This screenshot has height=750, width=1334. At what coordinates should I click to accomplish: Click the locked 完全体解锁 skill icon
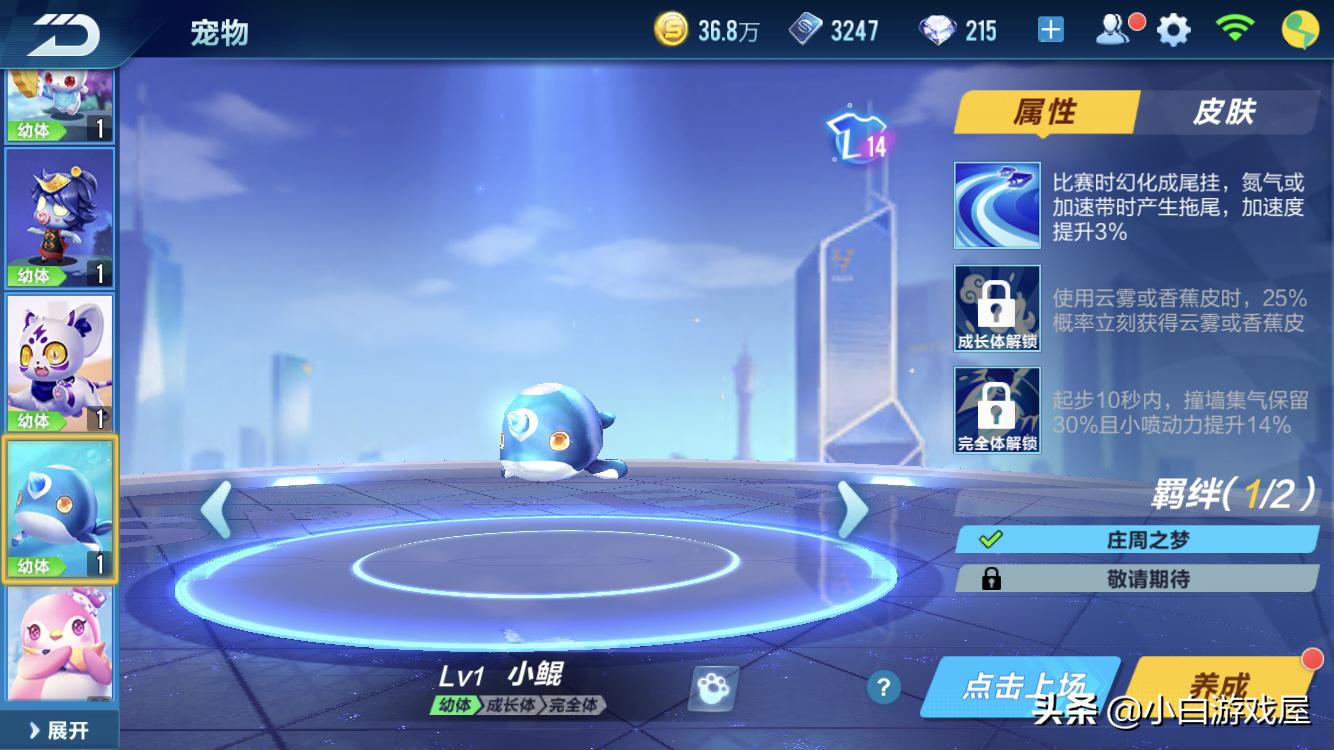click(997, 408)
